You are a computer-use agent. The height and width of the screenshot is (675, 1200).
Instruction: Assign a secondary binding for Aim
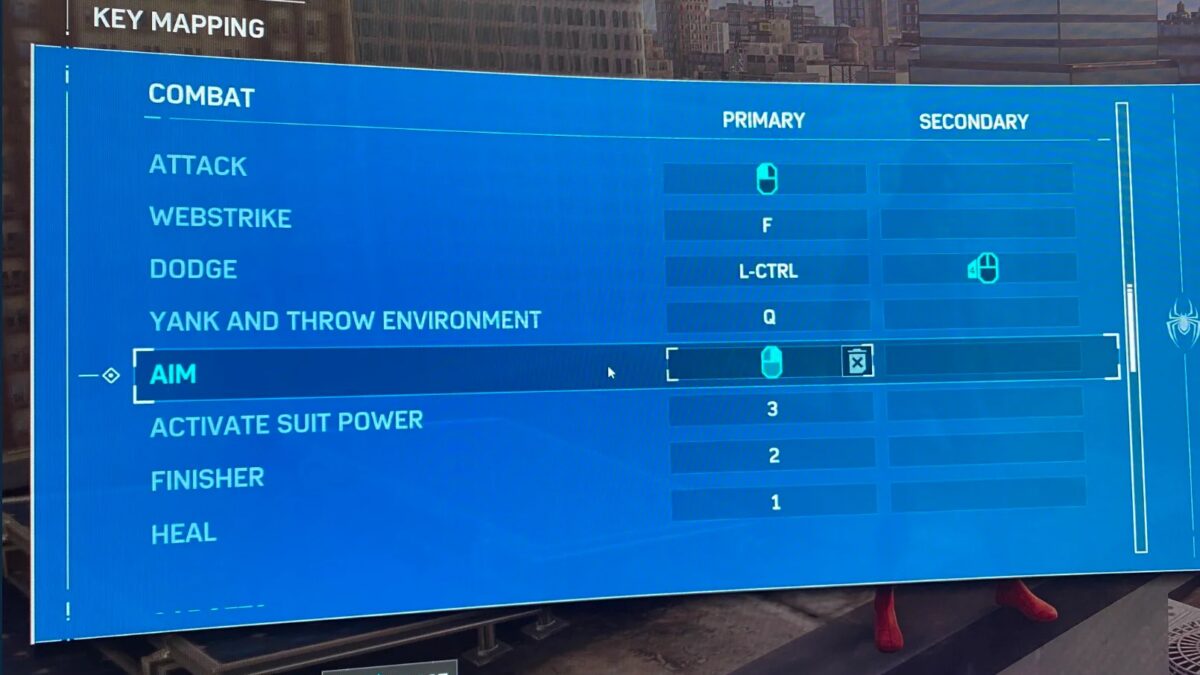(982, 358)
